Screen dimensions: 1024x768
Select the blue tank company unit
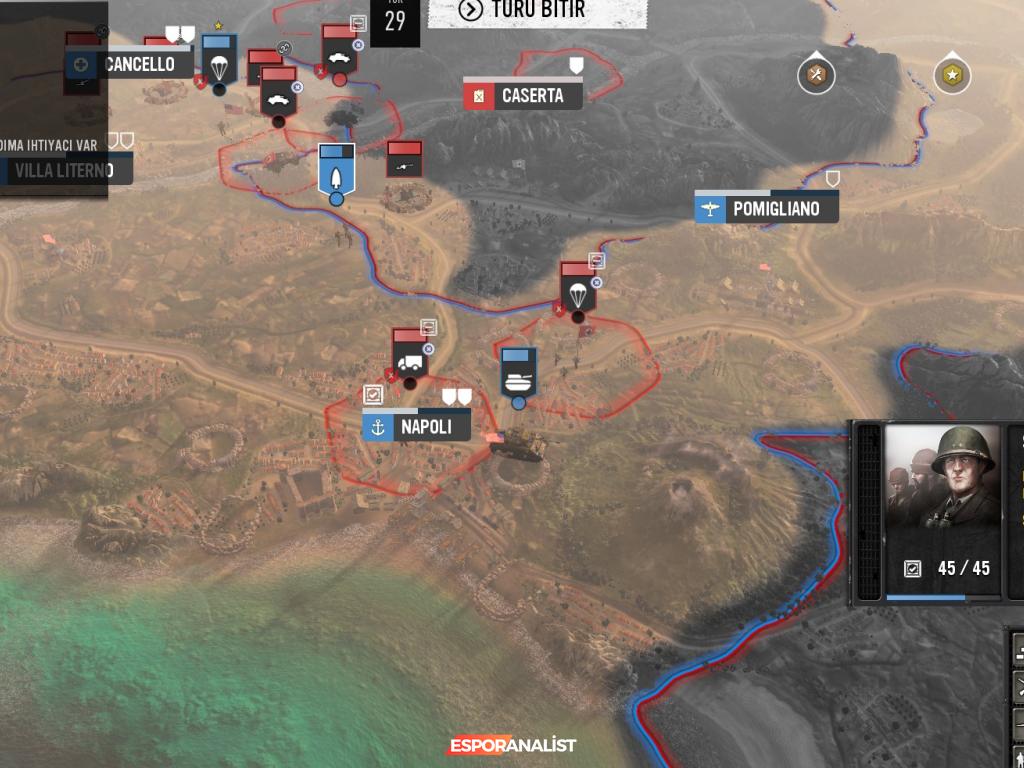[x=518, y=374]
